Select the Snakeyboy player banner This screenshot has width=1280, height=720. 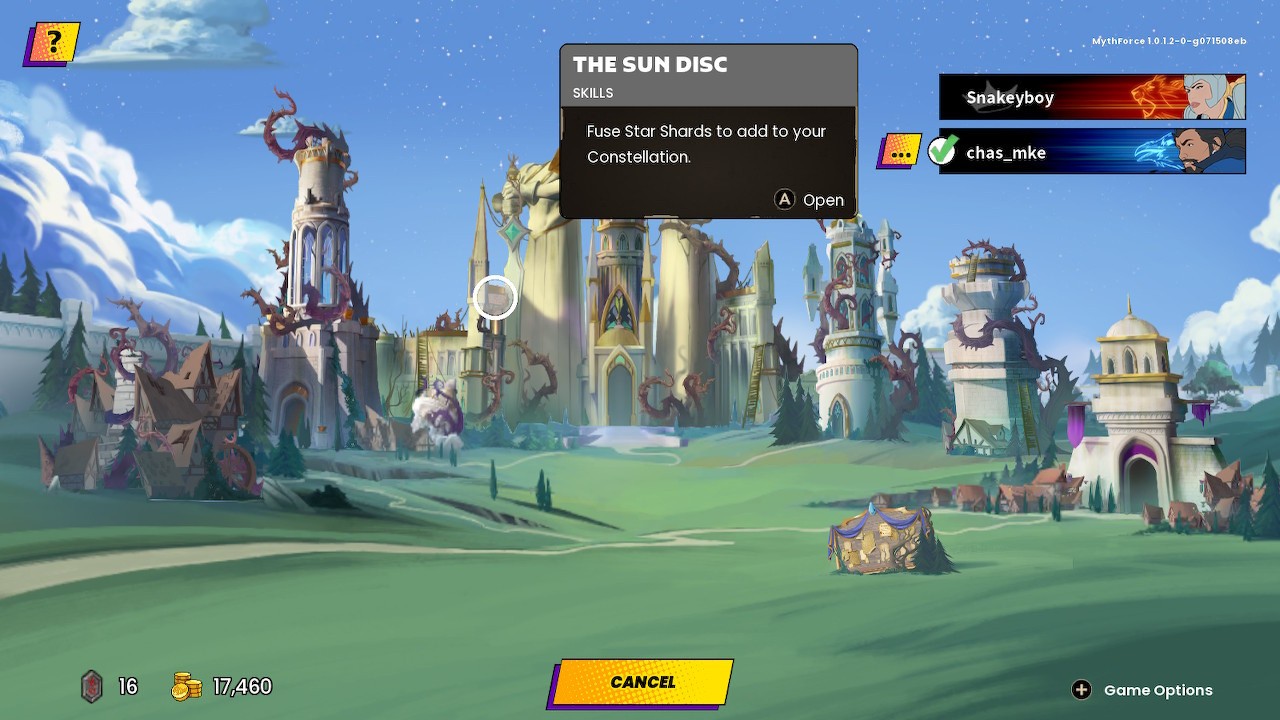click(x=1091, y=97)
